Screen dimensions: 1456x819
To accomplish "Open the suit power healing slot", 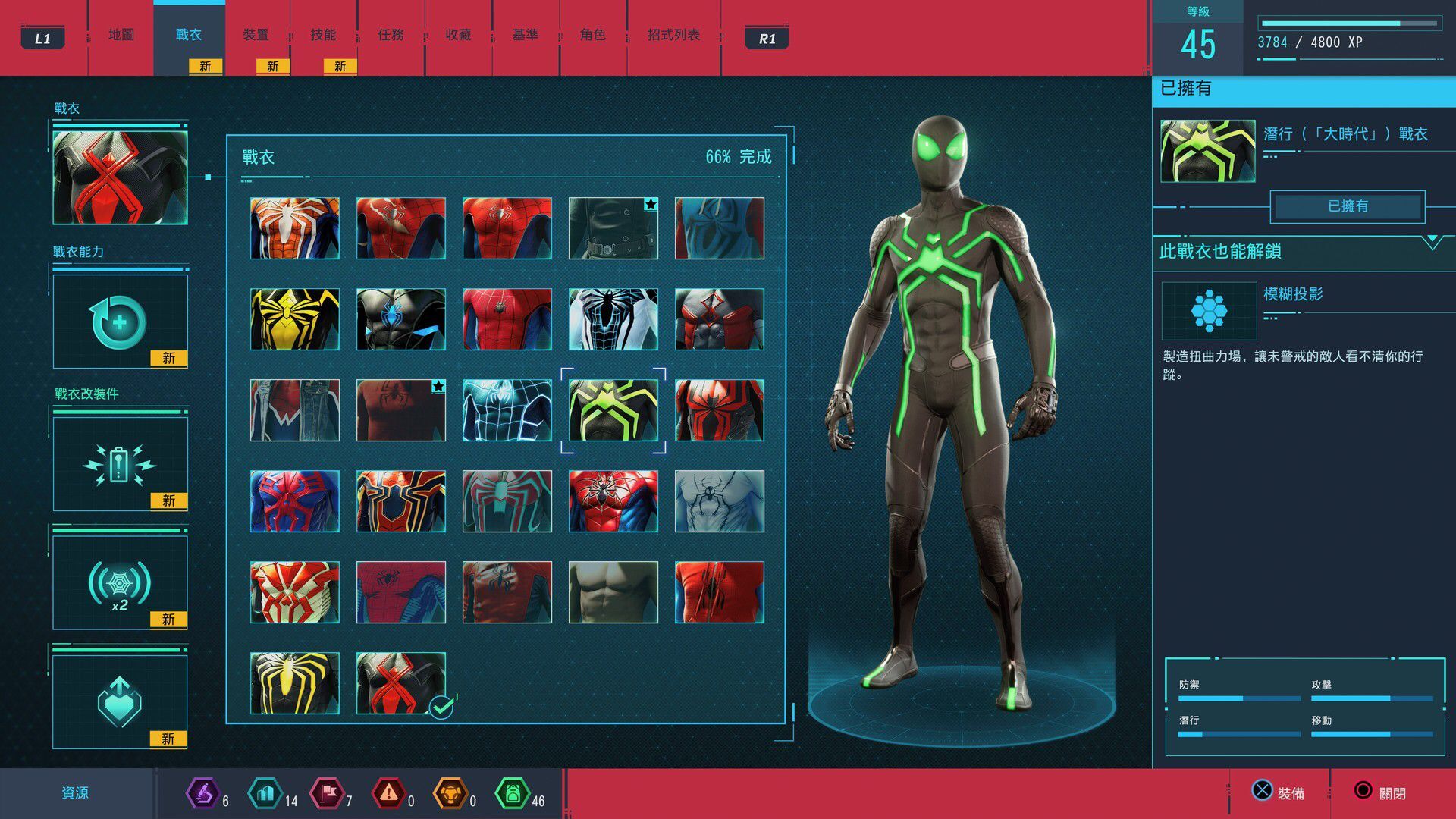I will click(120, 322).
